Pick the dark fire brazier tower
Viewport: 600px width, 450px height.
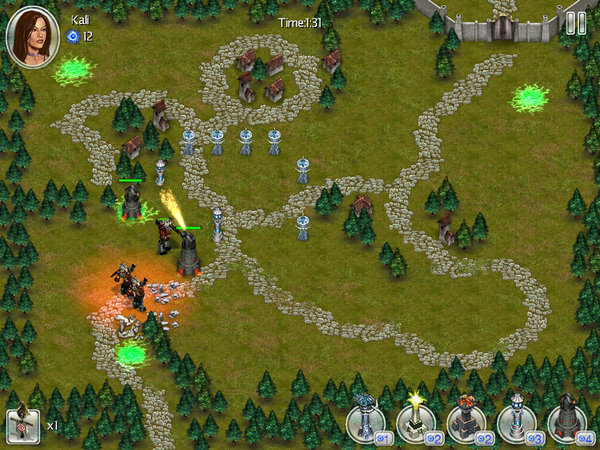click(x=466, y=421)
